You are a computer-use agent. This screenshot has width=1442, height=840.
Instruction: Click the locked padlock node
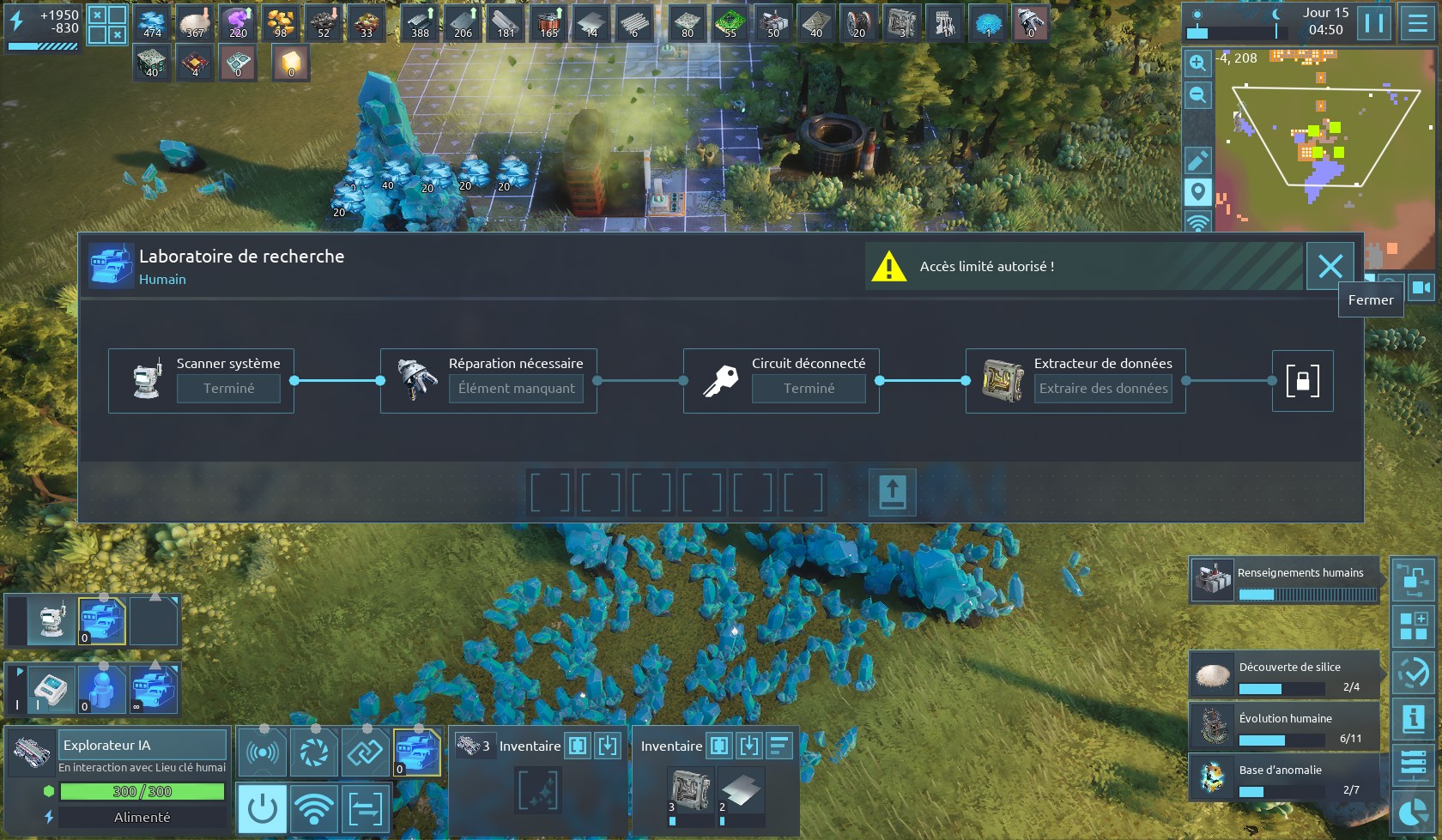pos(1302,381)
